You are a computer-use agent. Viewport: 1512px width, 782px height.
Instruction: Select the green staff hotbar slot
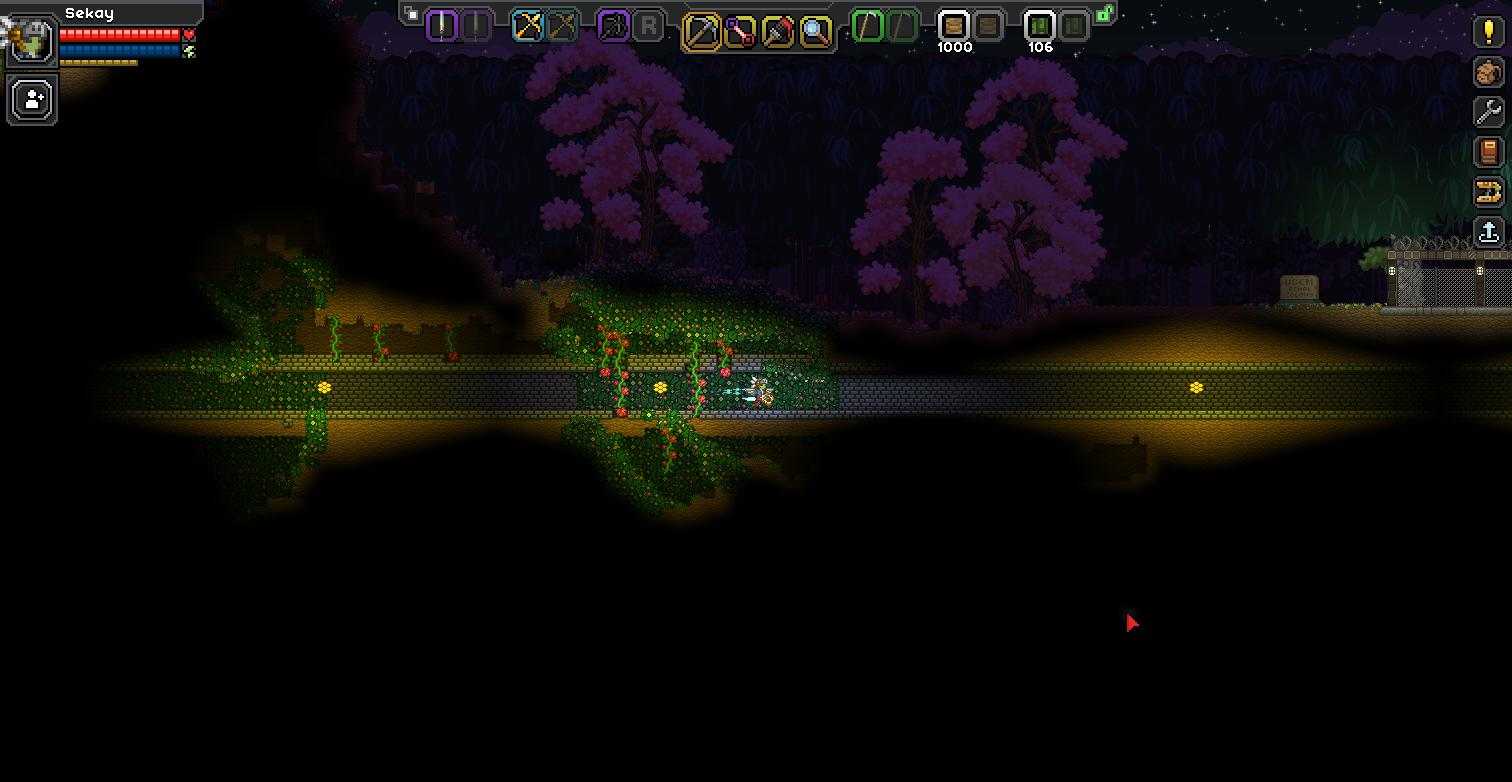(x=868, y=26)
